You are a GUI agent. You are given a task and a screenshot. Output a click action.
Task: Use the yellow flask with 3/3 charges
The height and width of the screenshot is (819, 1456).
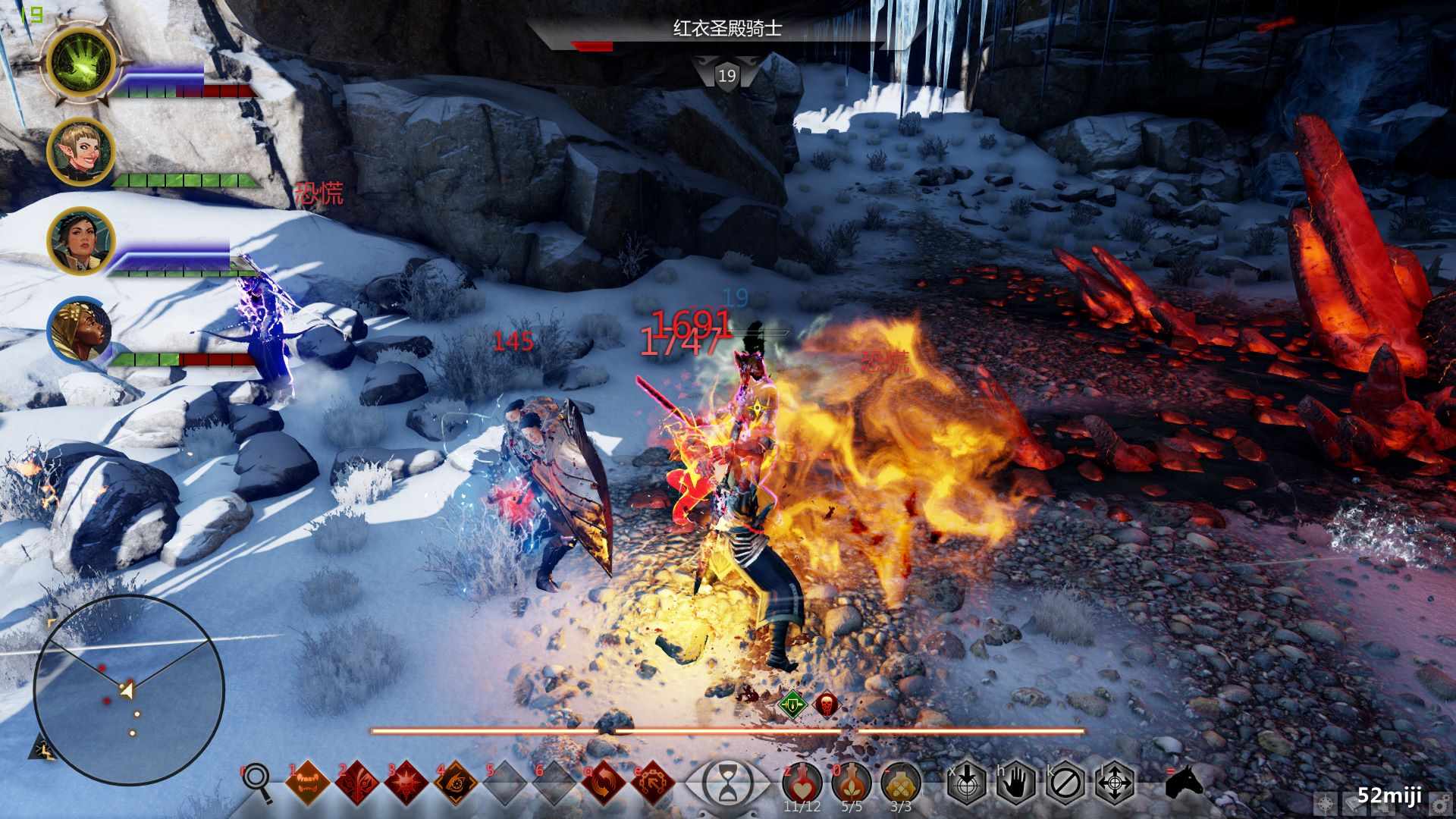901,782
